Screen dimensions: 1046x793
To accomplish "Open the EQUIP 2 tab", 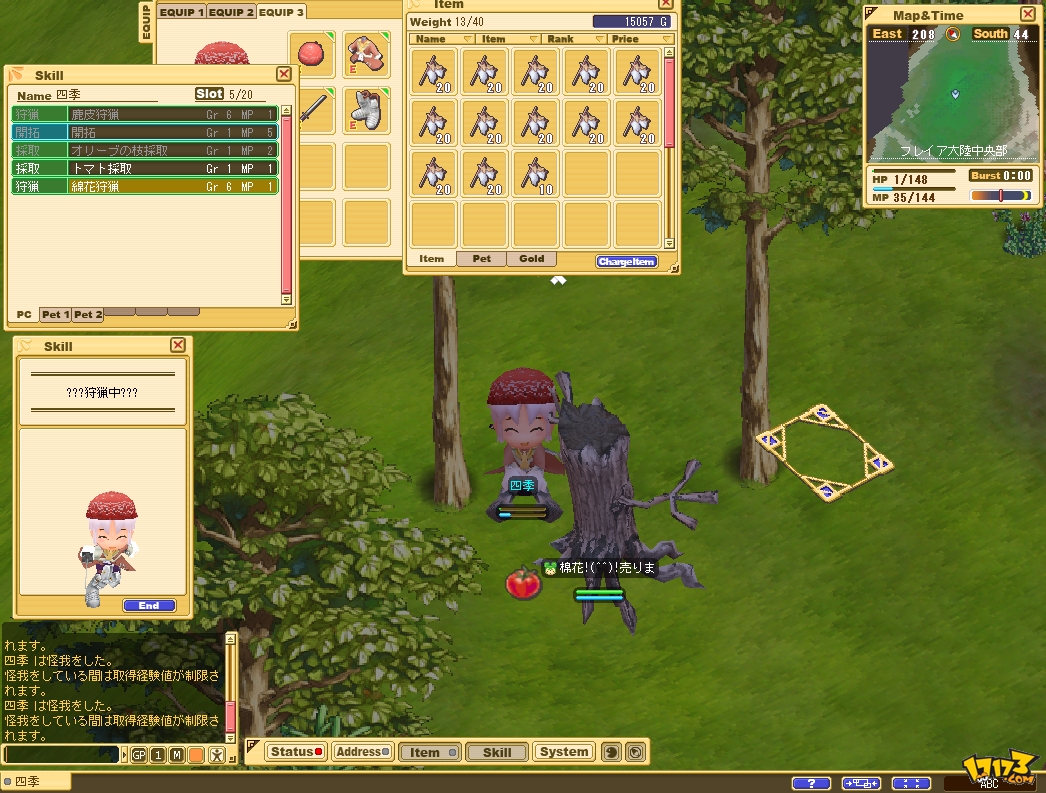I will click(x=231, y=12).
